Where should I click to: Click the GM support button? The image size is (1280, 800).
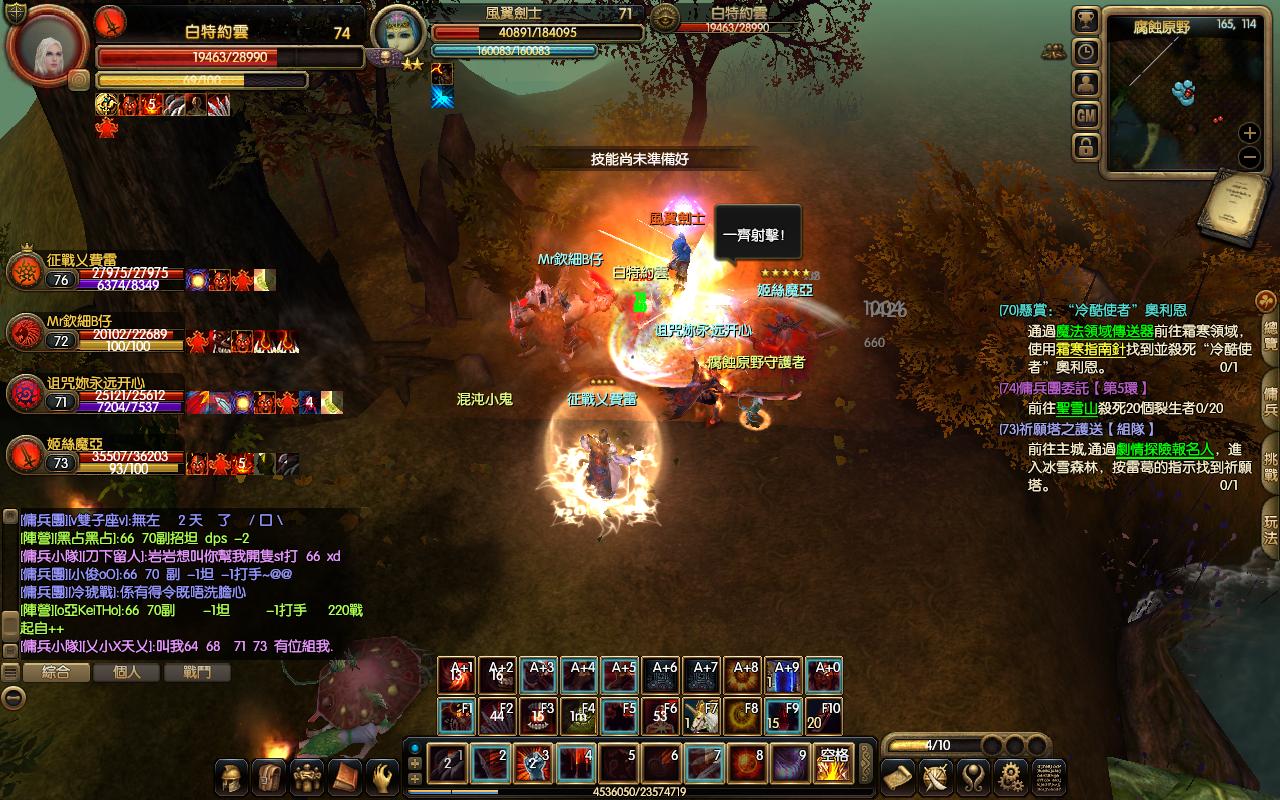(1086, 115)
